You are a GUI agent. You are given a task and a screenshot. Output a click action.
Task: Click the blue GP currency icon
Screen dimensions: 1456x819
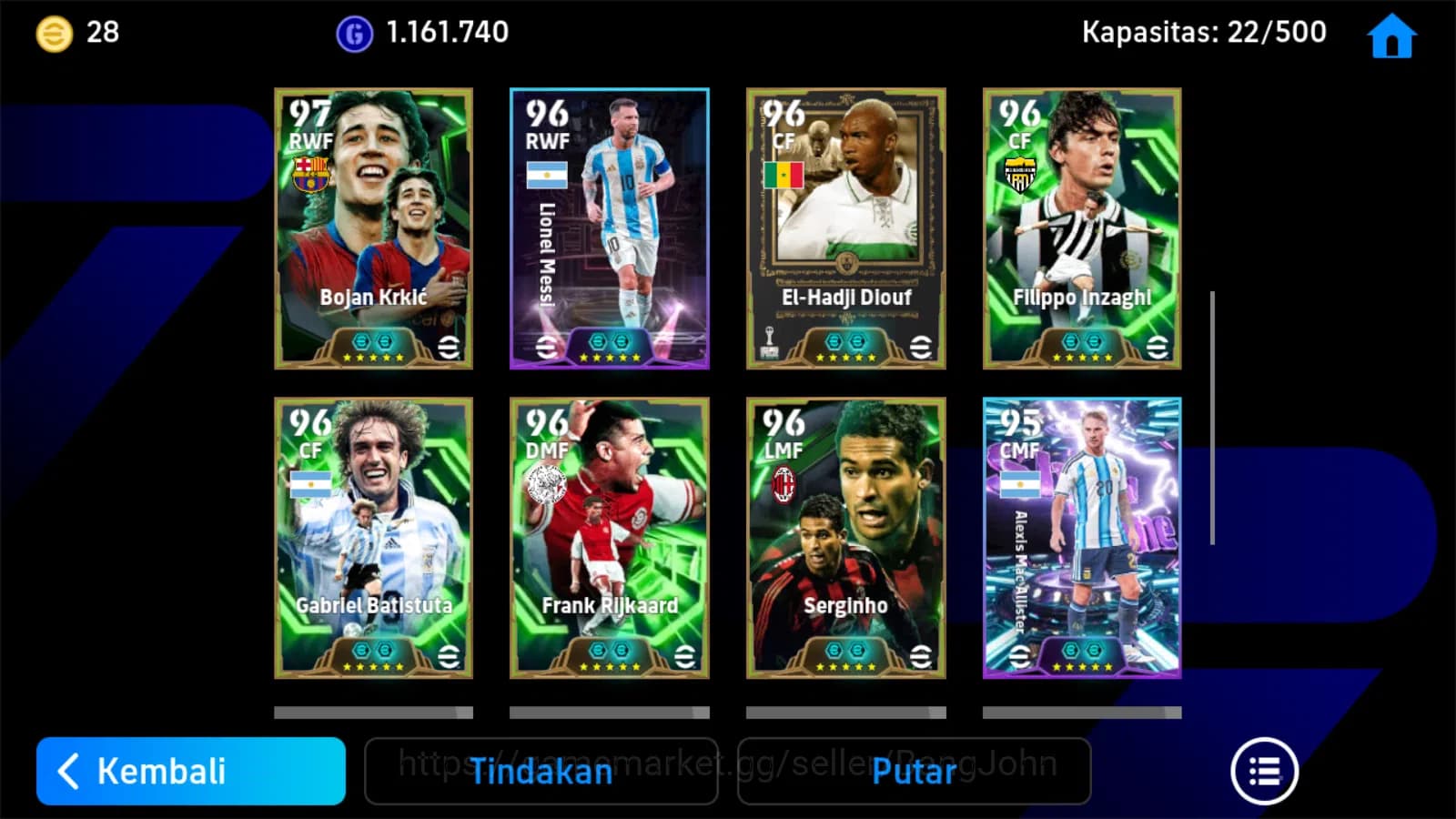(353, 32)
